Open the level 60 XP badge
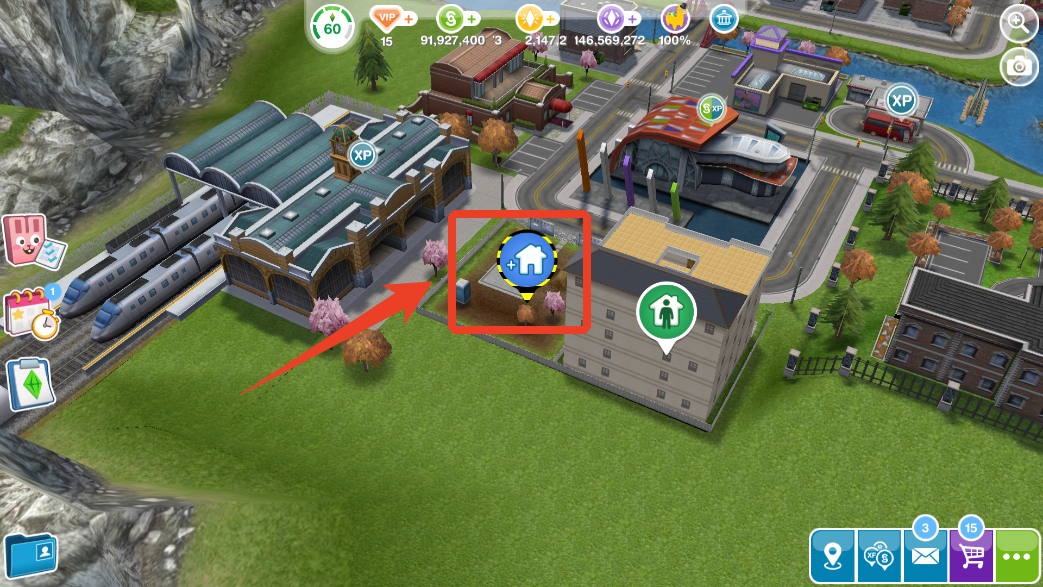1043x587 pixels. click(x=331, y=26)
